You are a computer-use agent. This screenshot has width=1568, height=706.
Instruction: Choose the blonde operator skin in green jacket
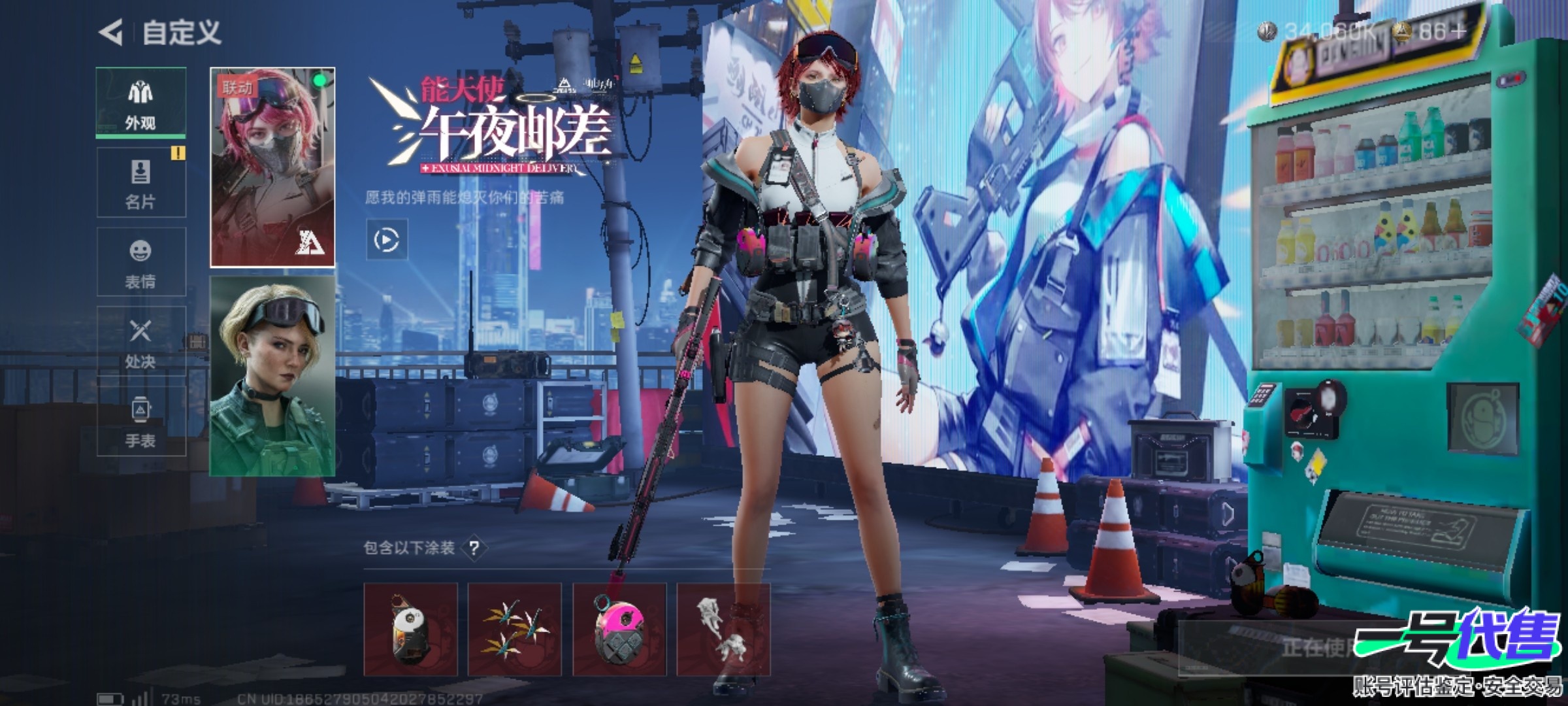pos(272,376)
